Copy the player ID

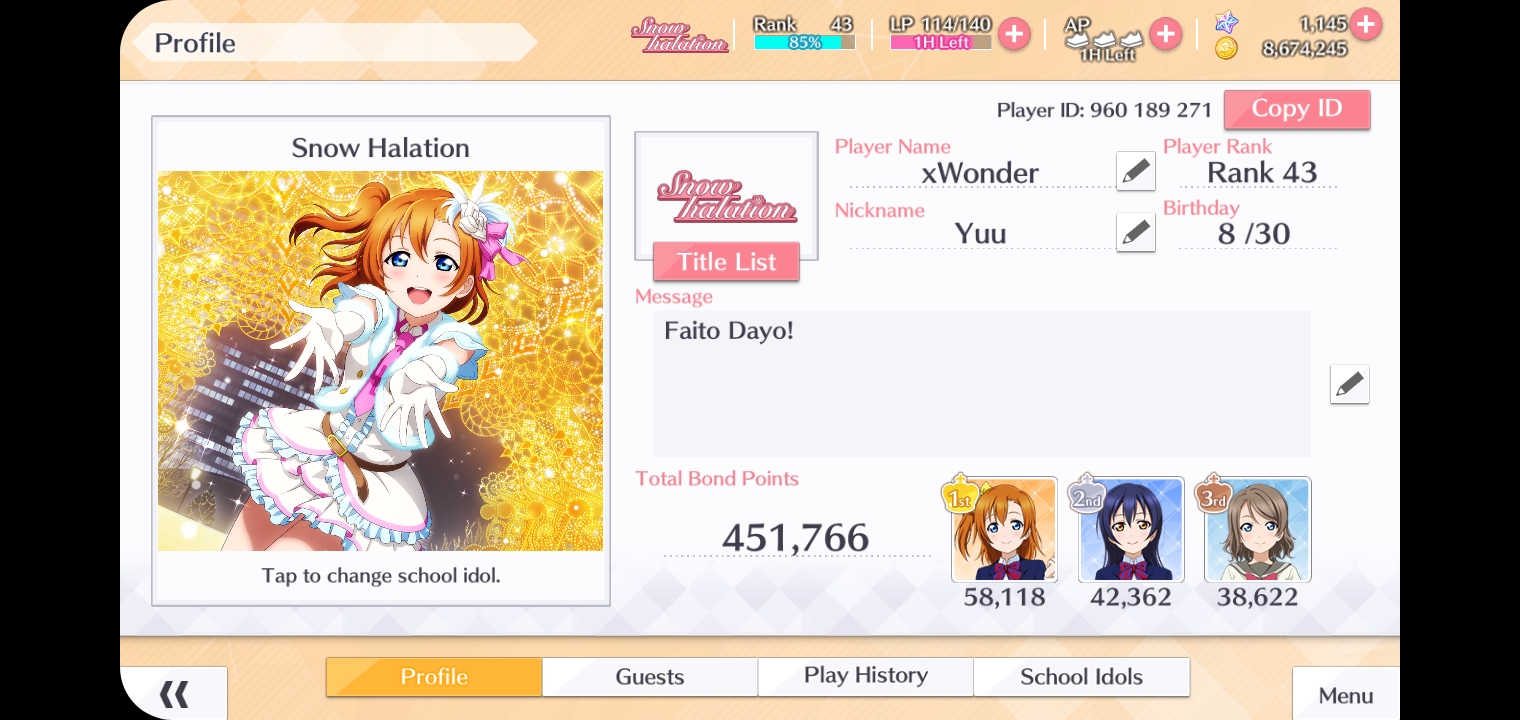click(x=1296, y=109)
